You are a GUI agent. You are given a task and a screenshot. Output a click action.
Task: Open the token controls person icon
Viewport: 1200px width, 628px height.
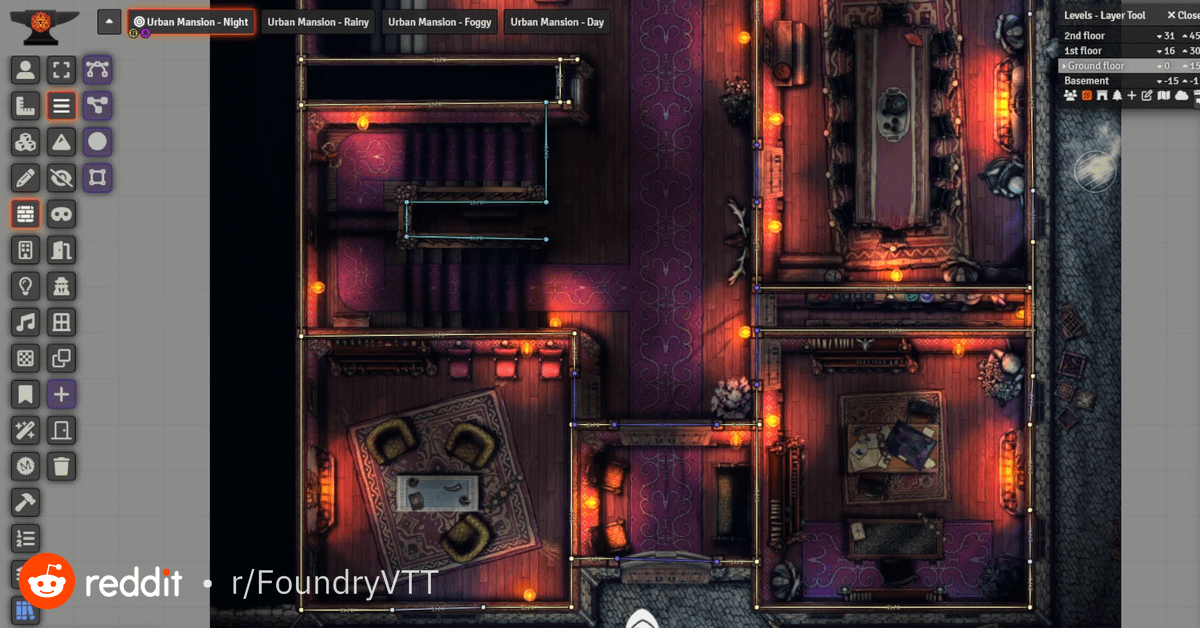coord(25,70)
